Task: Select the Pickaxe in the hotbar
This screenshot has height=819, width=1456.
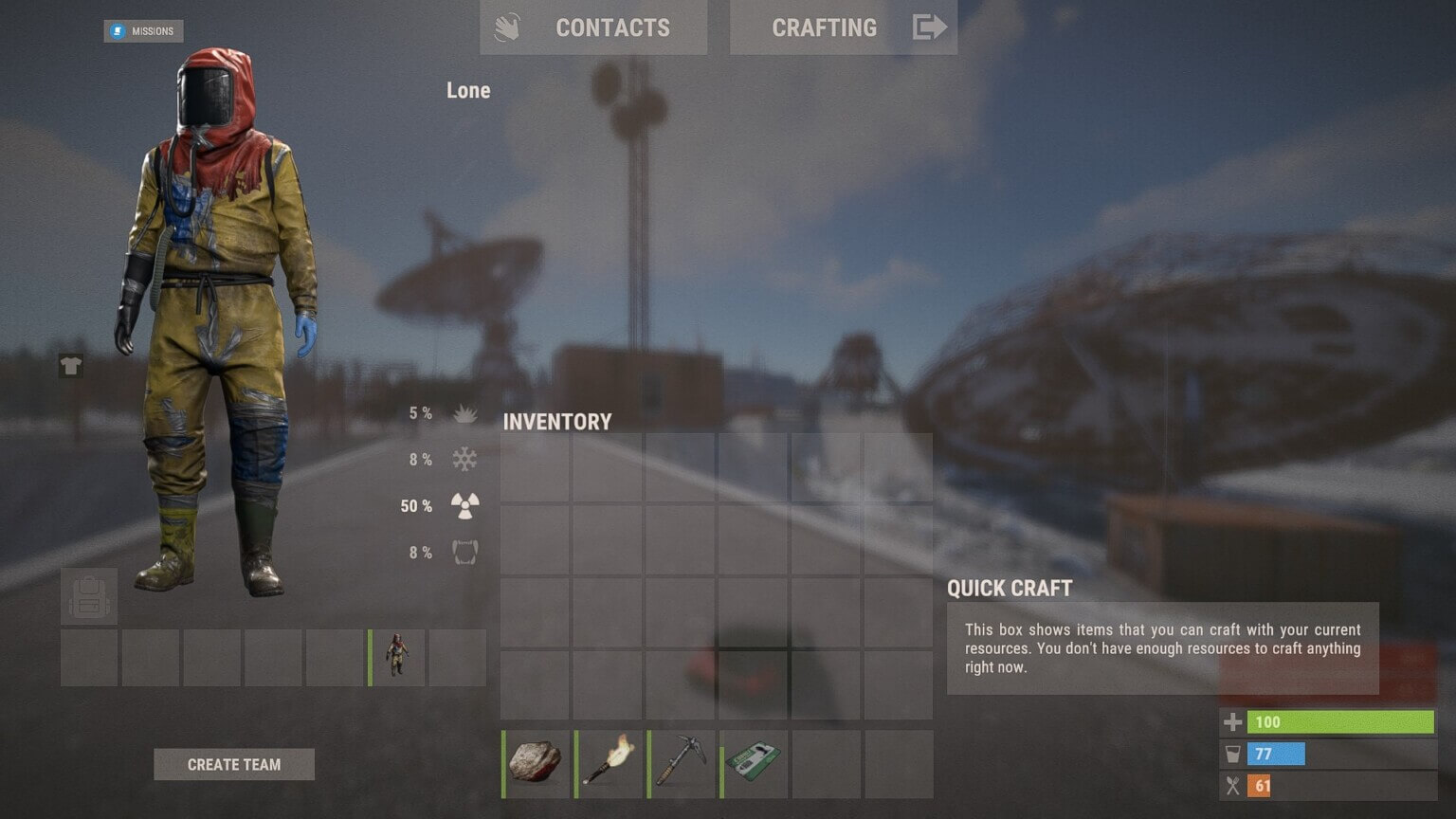Action: [681, 764]
